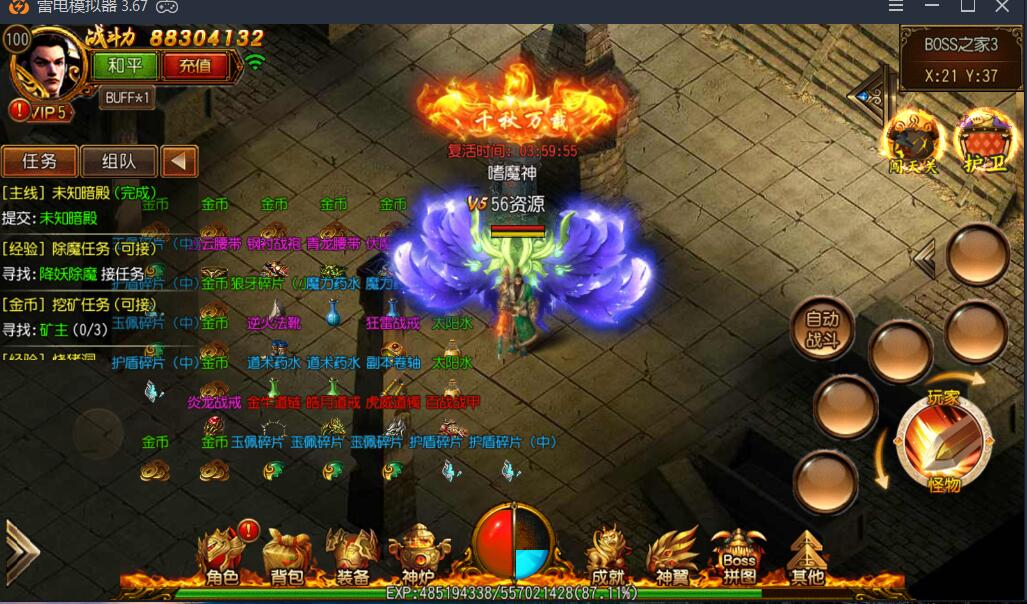
Task: Show the 成就 achievements panel
Action: click(608, 556)
